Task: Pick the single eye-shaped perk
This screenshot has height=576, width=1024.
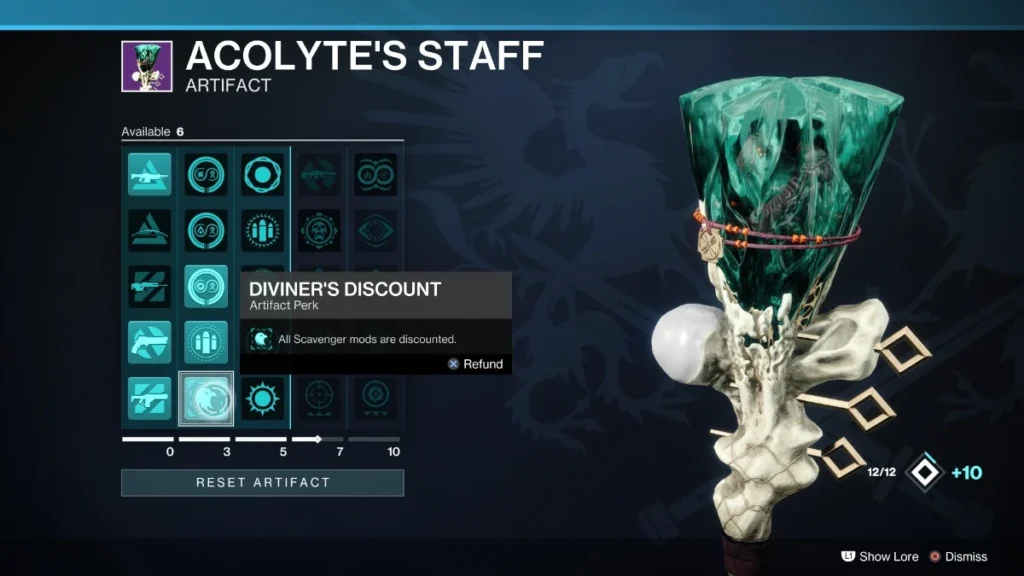Action: [375, 230]
